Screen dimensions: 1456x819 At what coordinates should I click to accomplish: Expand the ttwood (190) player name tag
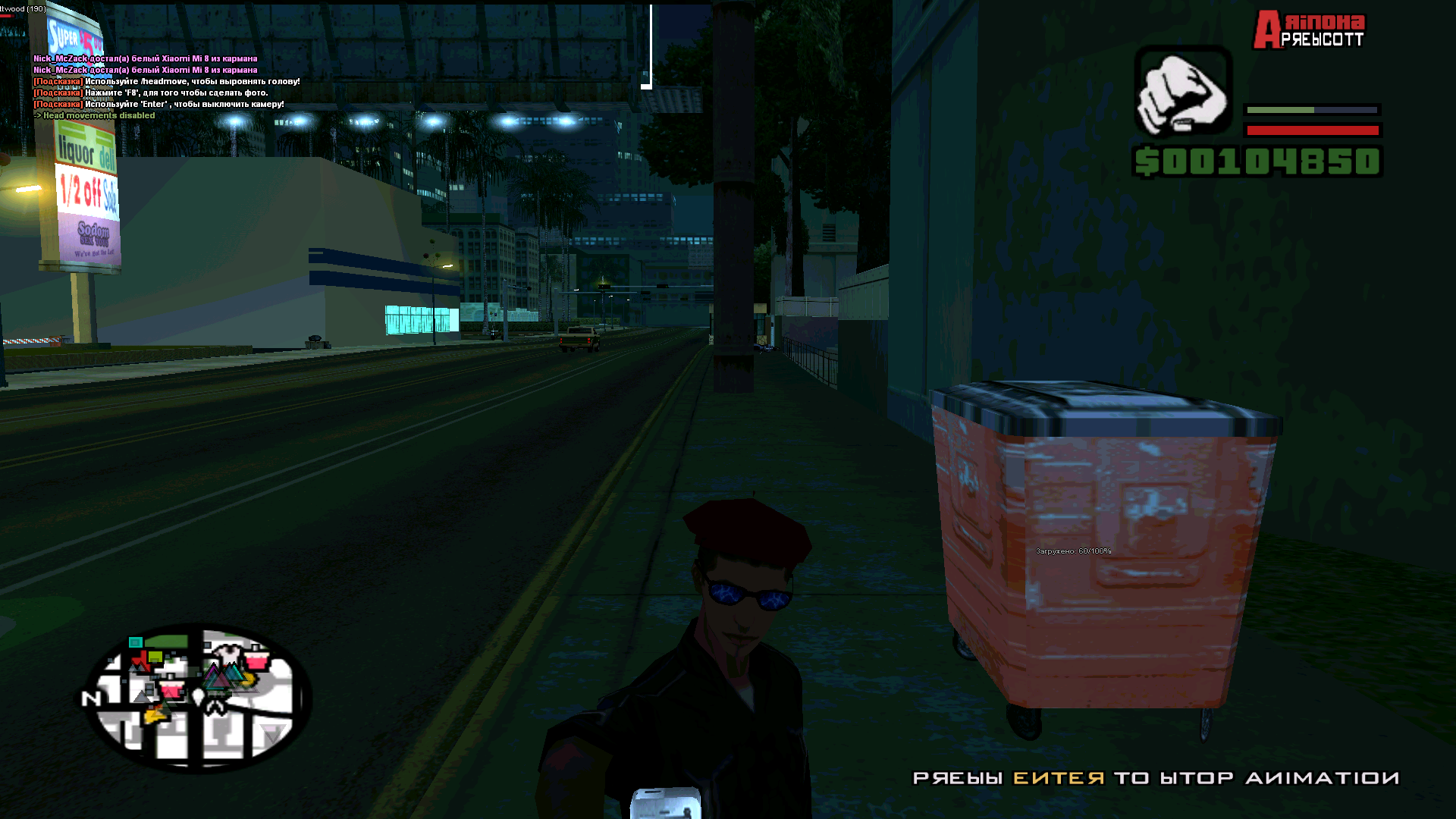coord(23,8)
